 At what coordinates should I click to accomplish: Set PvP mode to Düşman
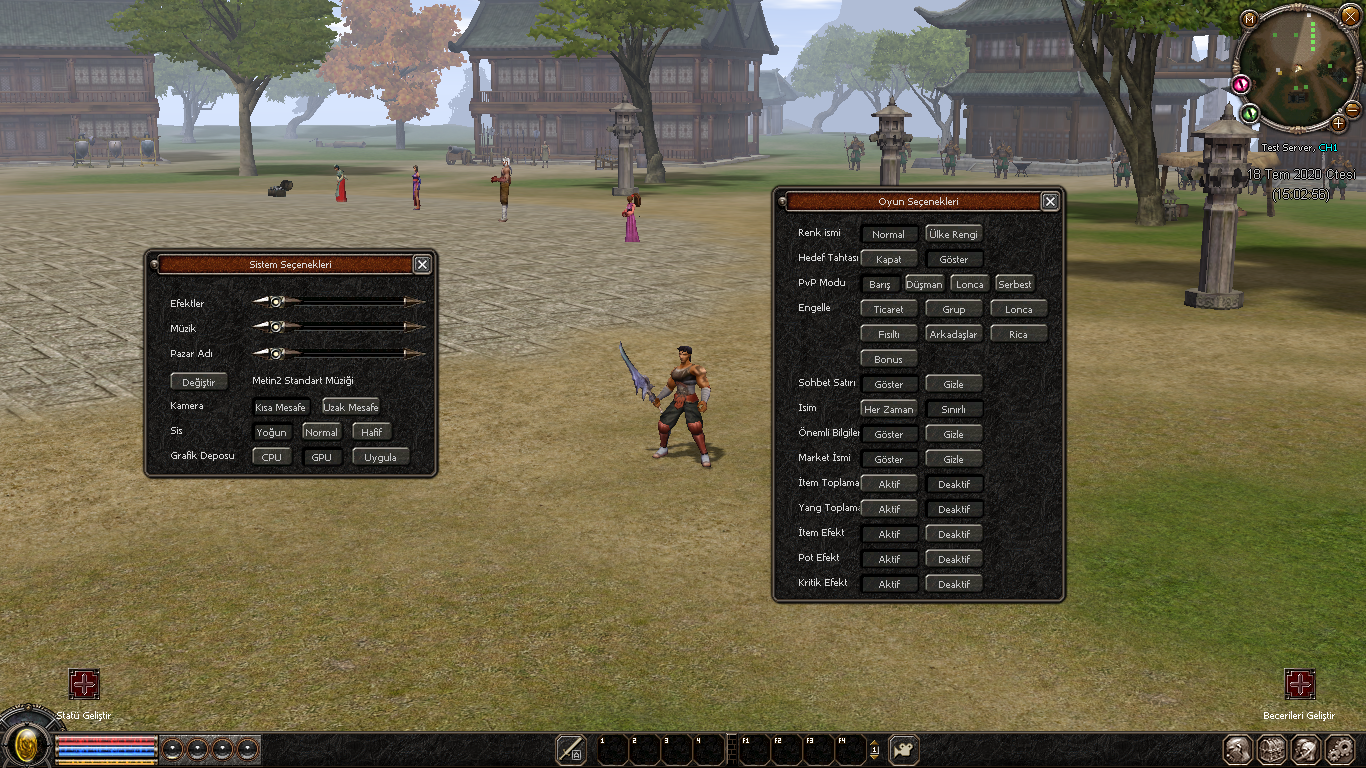(x=924, y=284)
